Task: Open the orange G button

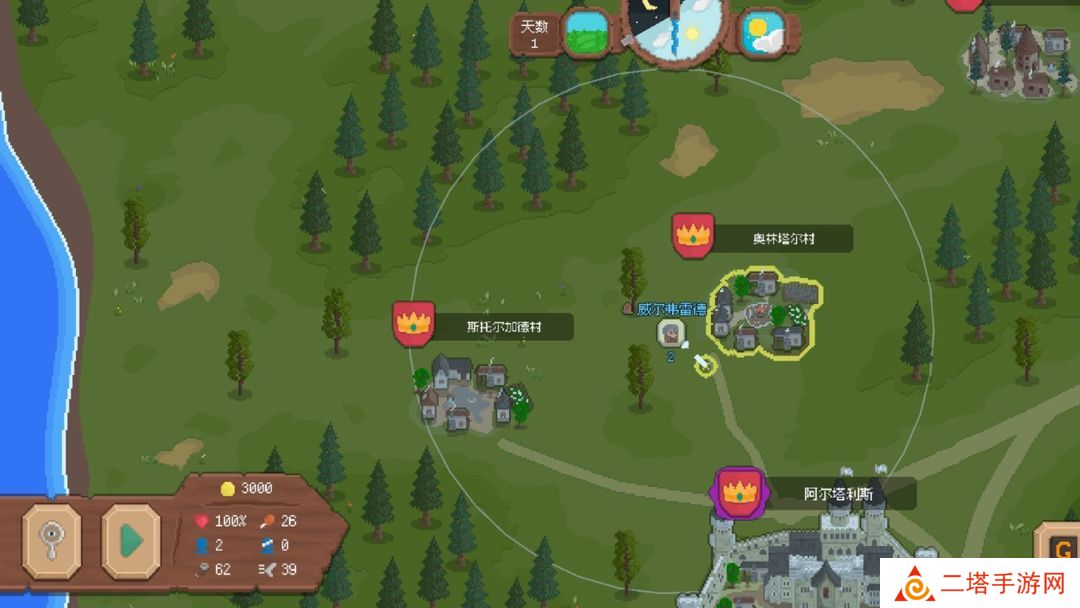Action: click(x=1058, y=546)
